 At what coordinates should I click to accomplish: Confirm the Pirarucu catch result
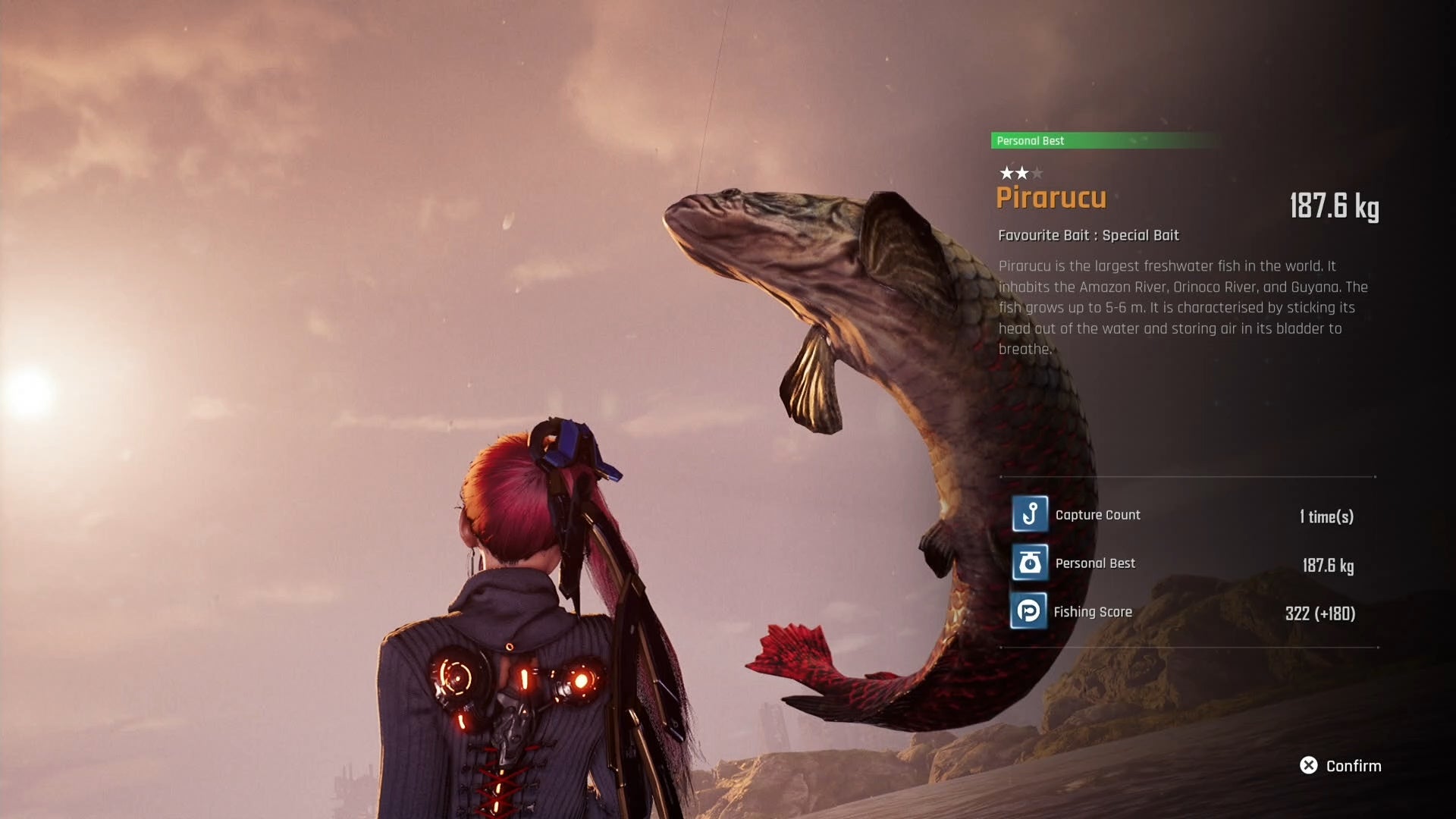1340,766
